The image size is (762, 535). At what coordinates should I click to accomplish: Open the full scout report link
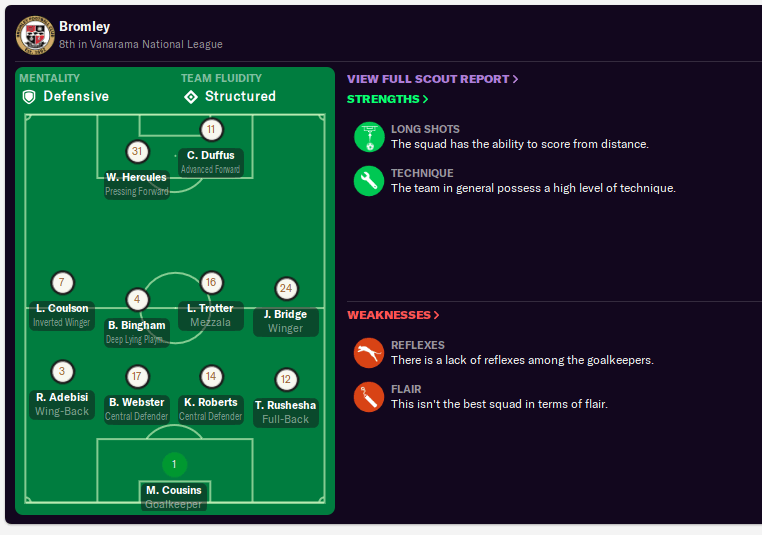click(432, 79)
